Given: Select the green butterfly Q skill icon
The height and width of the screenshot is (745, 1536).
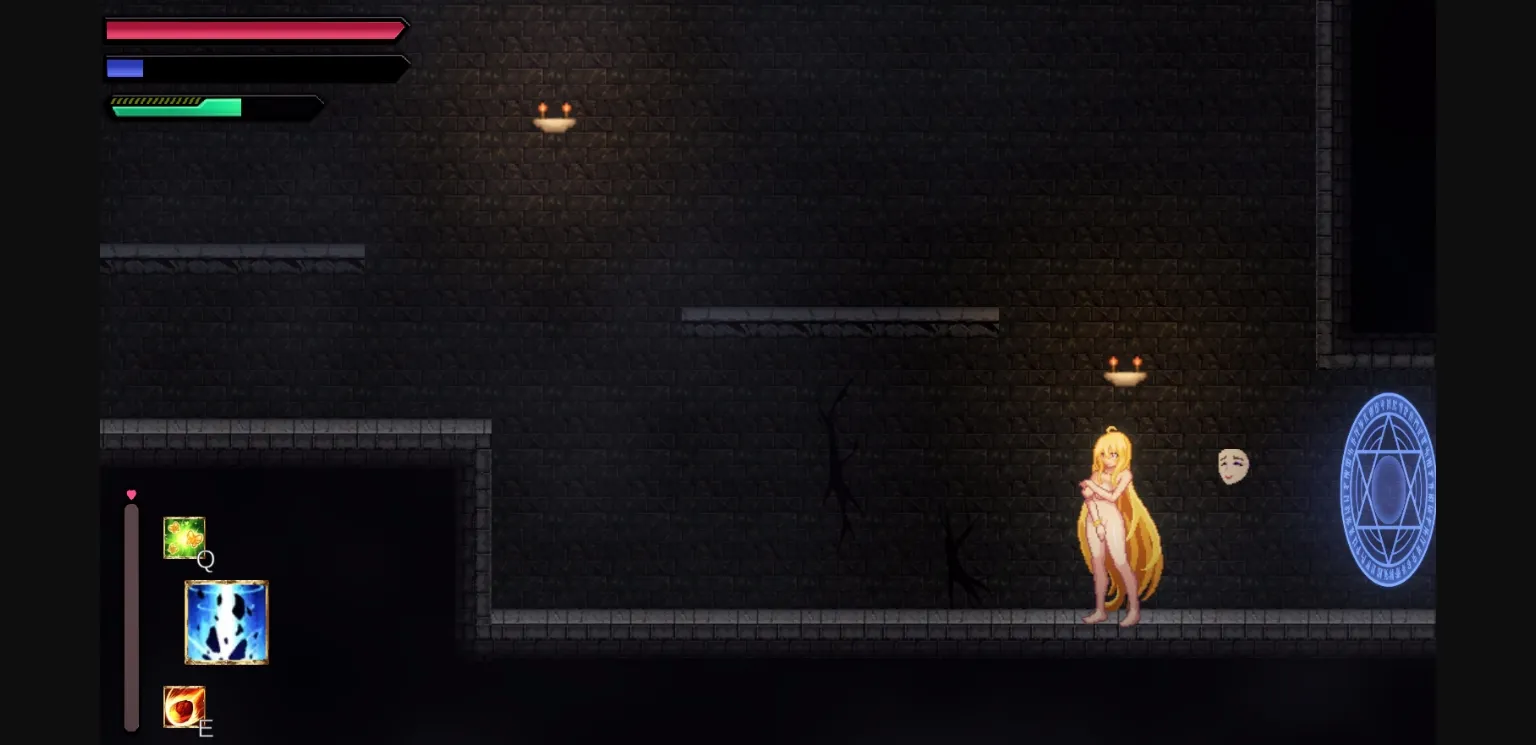Looking at the screenshot, I should tap(185, 537).
